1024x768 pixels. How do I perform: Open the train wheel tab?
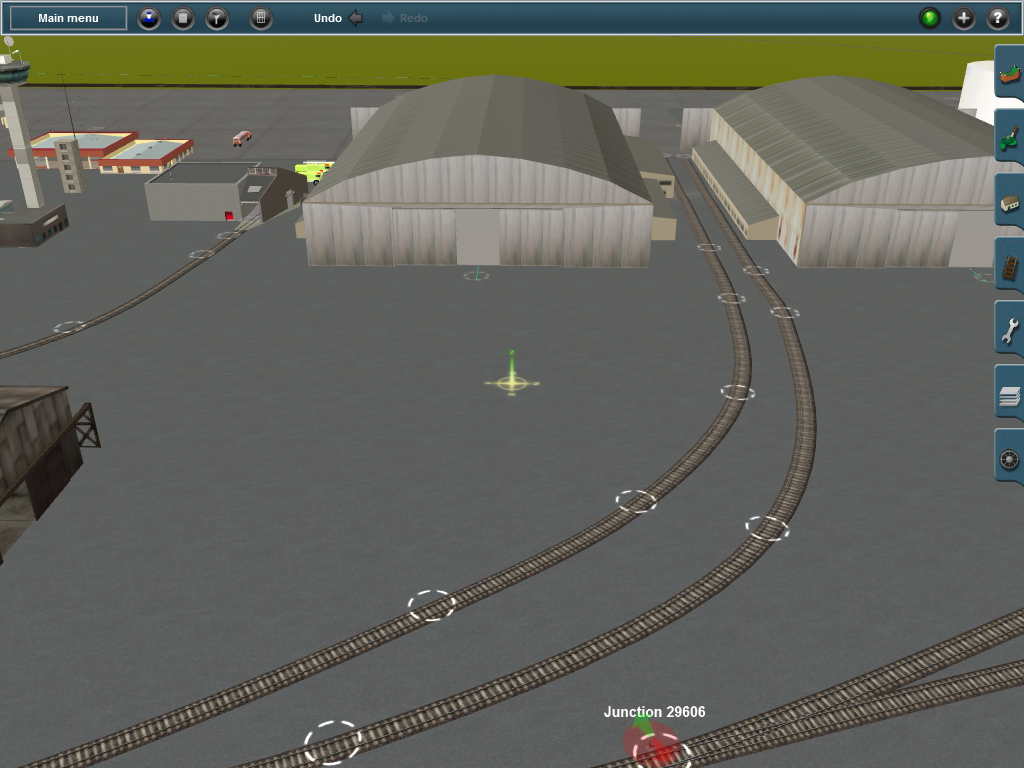point(1009,460)
